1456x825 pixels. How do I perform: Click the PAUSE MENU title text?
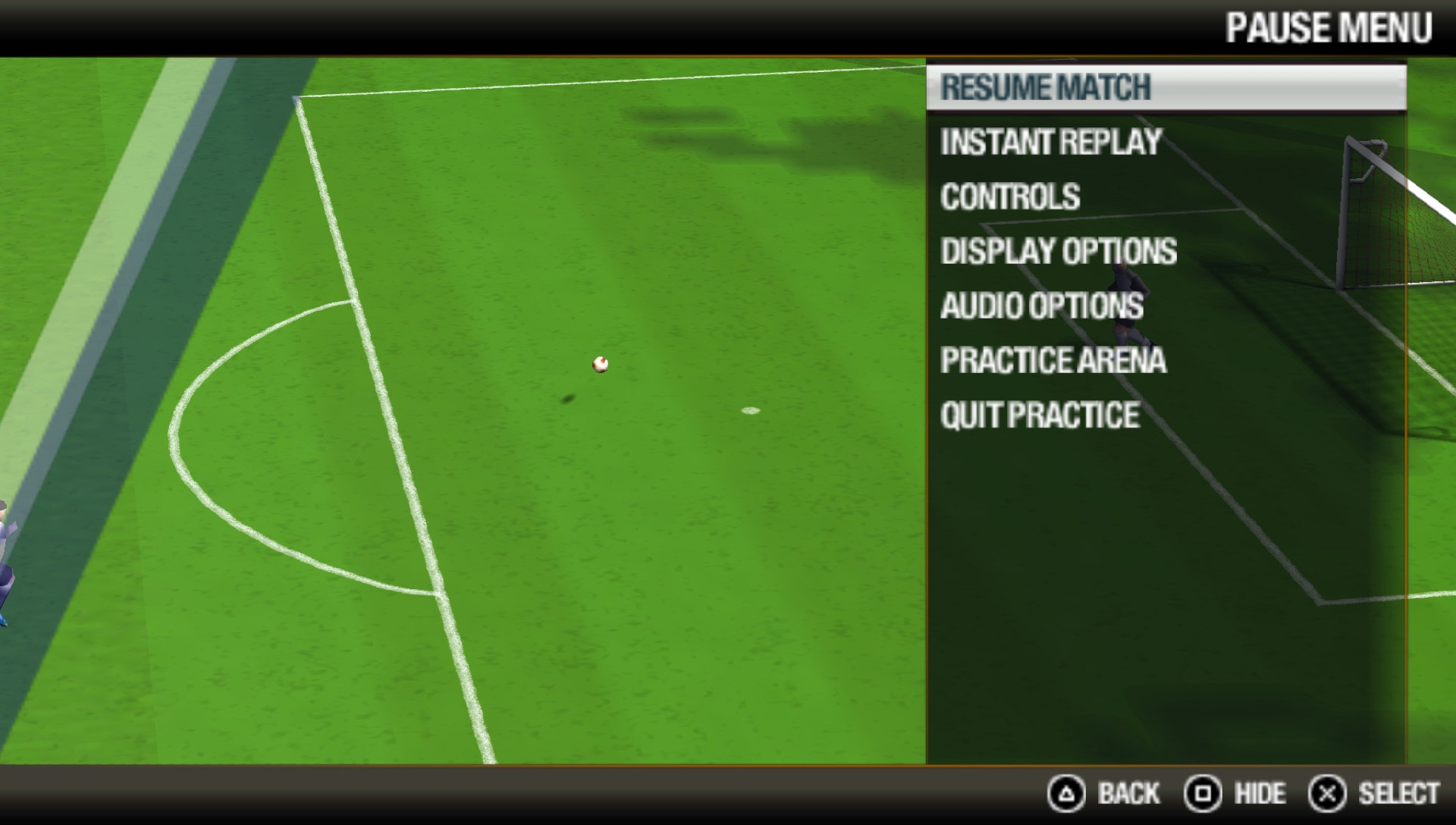click(1329, 28)
